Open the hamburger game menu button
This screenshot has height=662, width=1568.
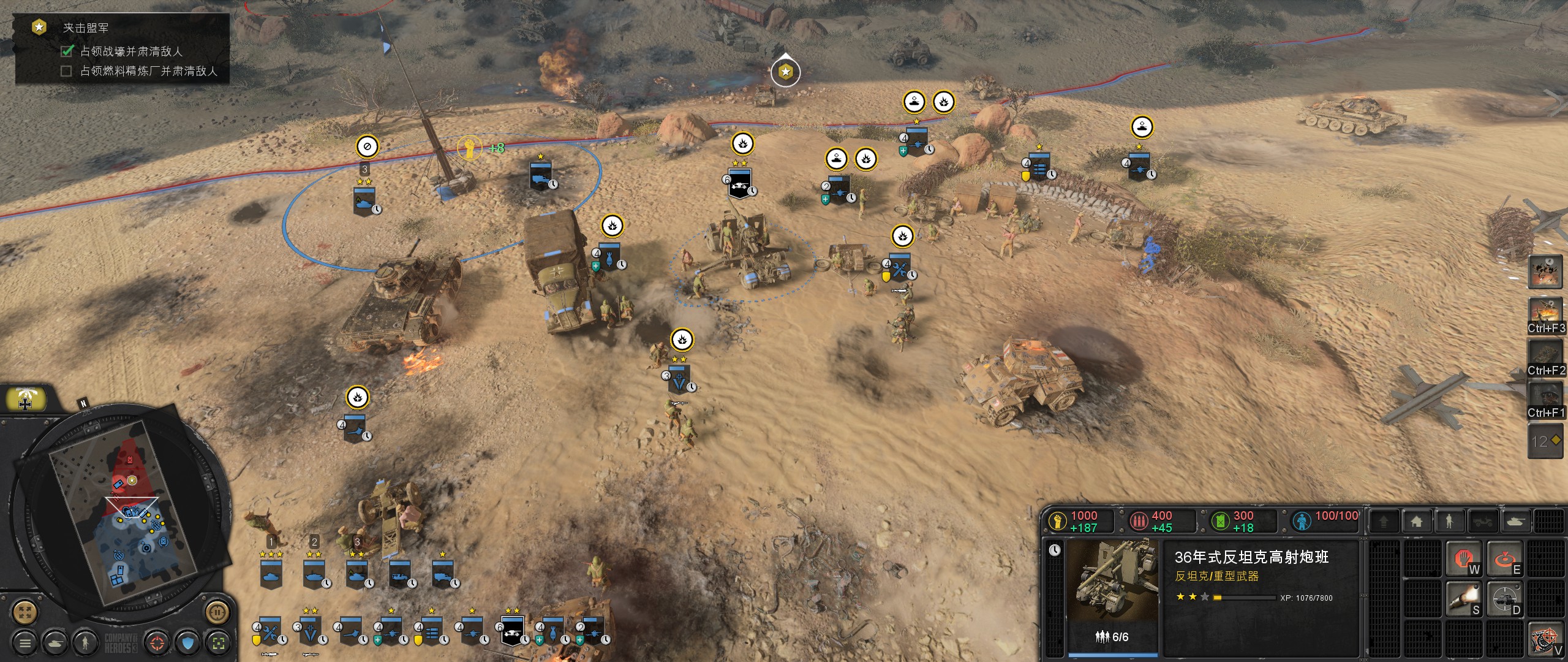tap(25, 643)
